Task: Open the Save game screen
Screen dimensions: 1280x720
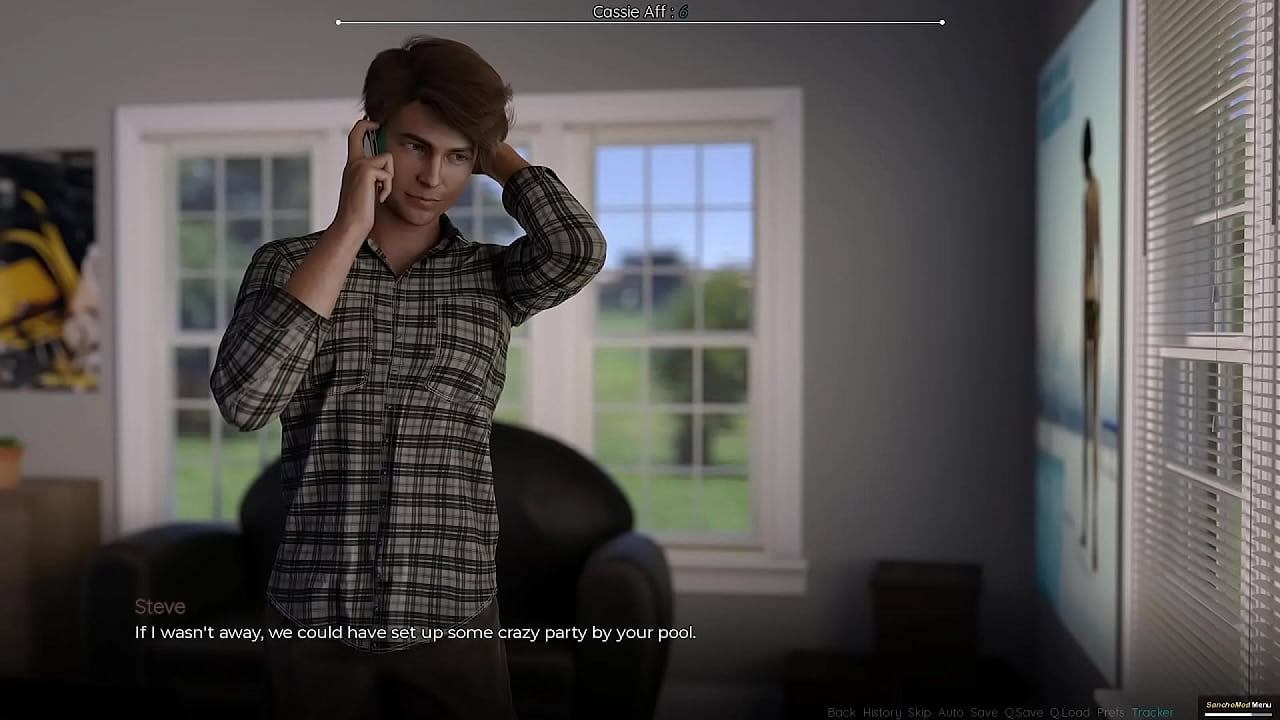Action: [983, 712]
